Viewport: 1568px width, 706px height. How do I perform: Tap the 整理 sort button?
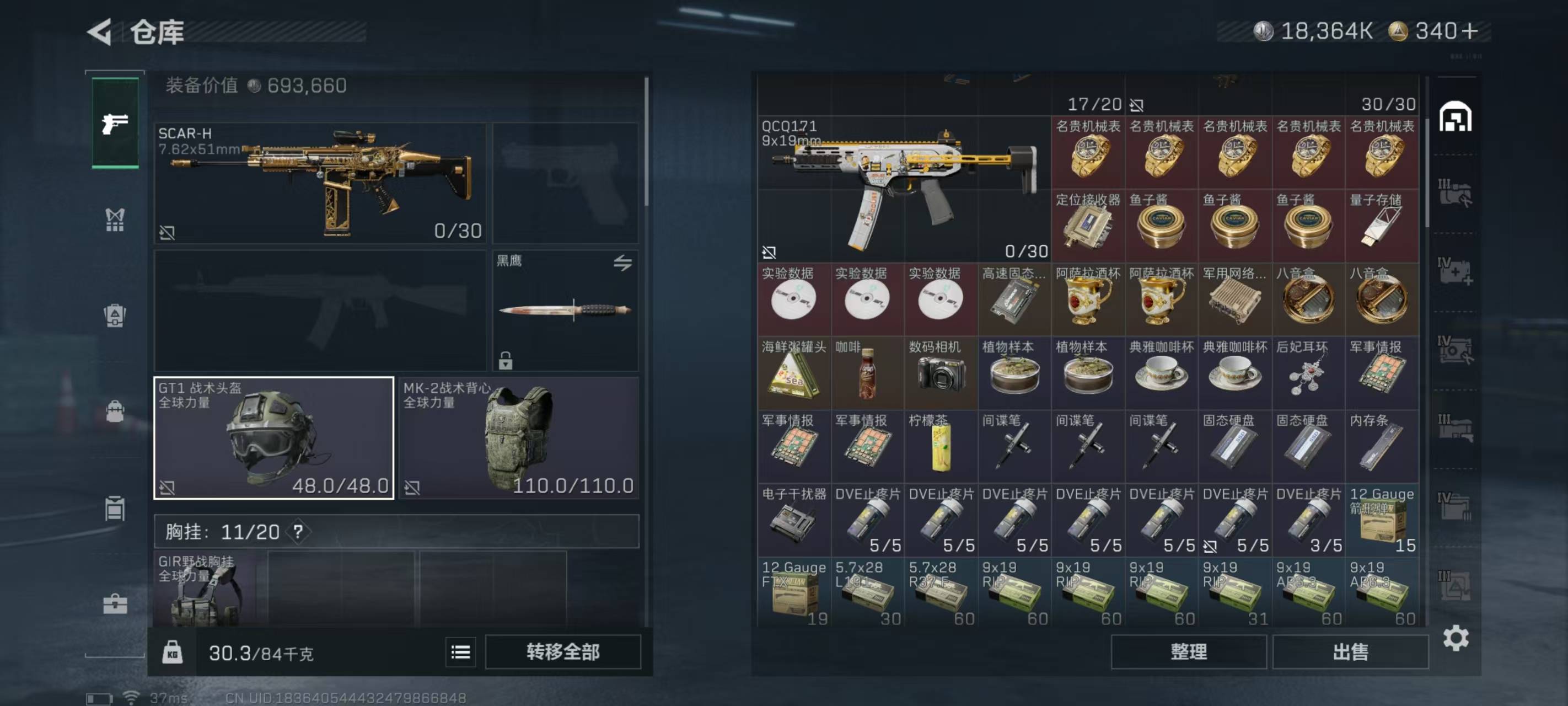pos(1188,652)
